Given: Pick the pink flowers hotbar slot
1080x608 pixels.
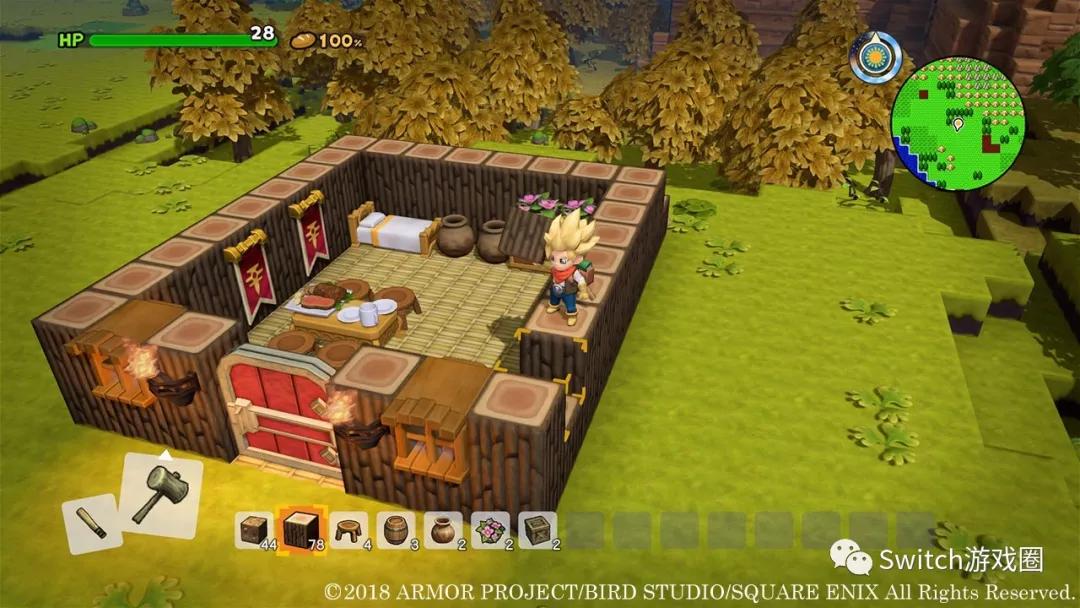Looking at the screenshot, I should coord(491,529).
